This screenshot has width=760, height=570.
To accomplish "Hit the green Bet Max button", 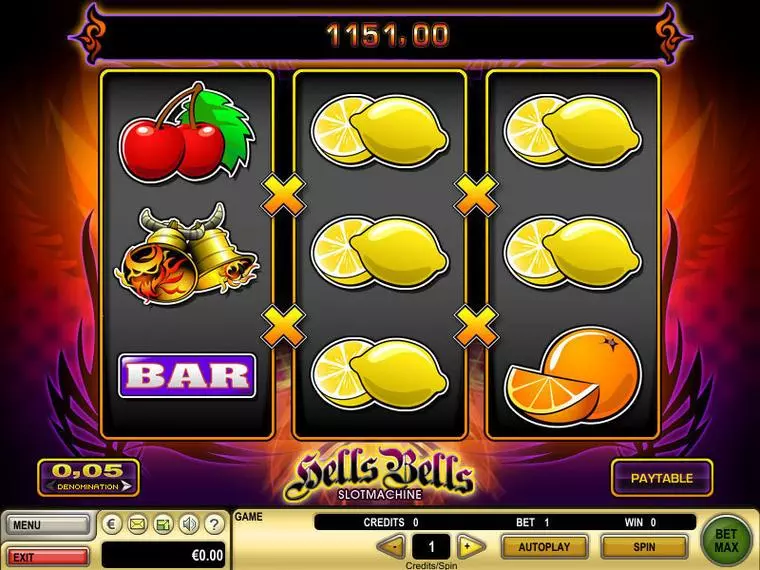I will click(x=727, y=541).
